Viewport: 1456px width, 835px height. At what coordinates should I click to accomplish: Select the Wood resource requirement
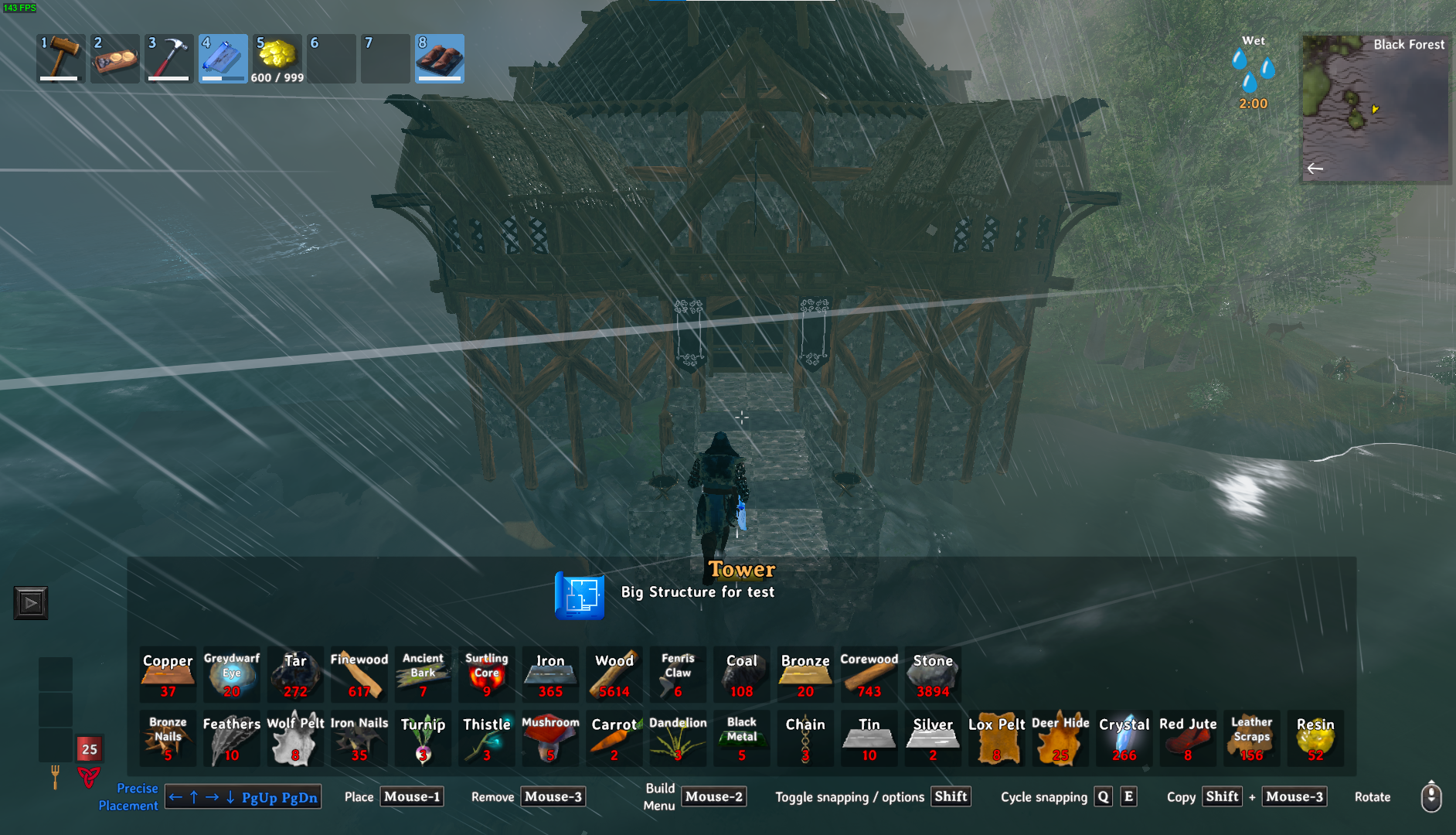pyautogui.click(x=614, y=674)
